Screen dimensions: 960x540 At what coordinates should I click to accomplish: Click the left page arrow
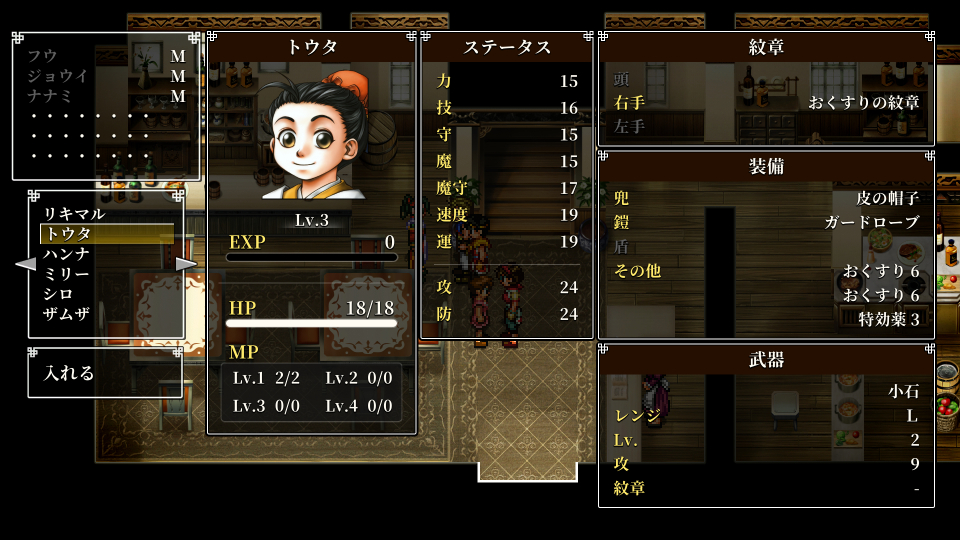(x=24, y=264)
